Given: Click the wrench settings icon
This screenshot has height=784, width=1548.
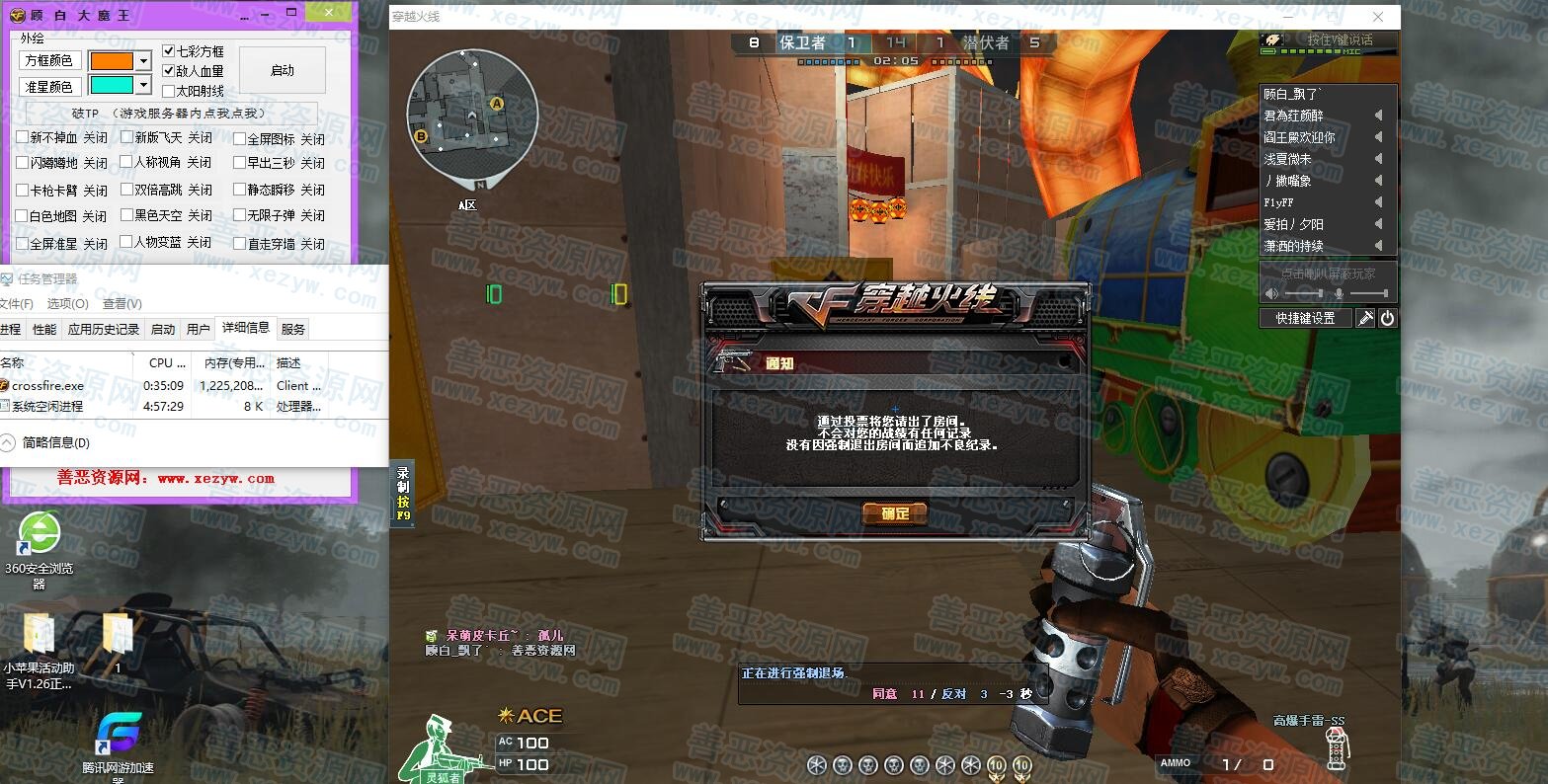Looking at the screenshot, I should pos(1365,318).
